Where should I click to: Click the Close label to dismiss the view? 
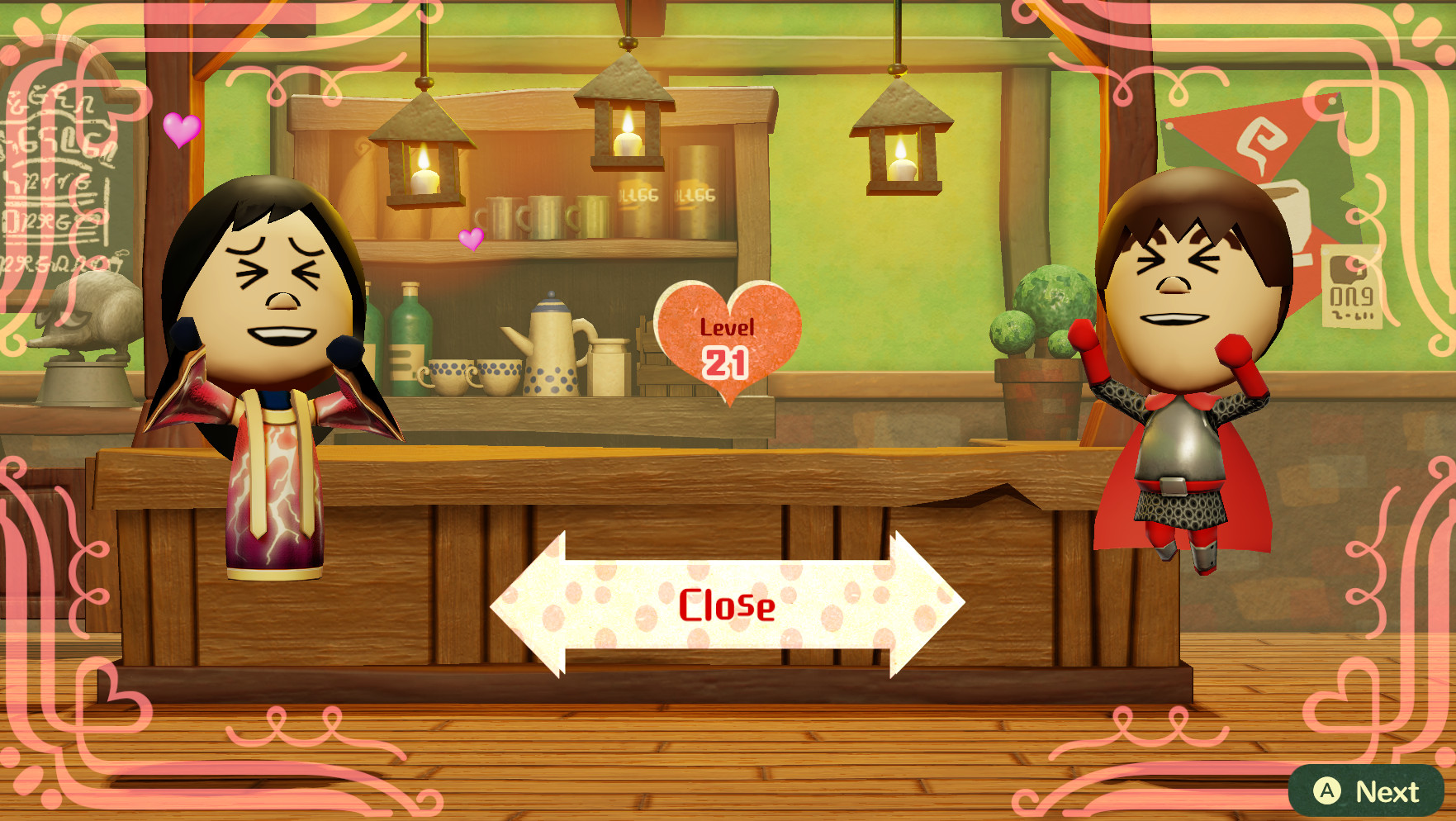click(x=728, y=607)
